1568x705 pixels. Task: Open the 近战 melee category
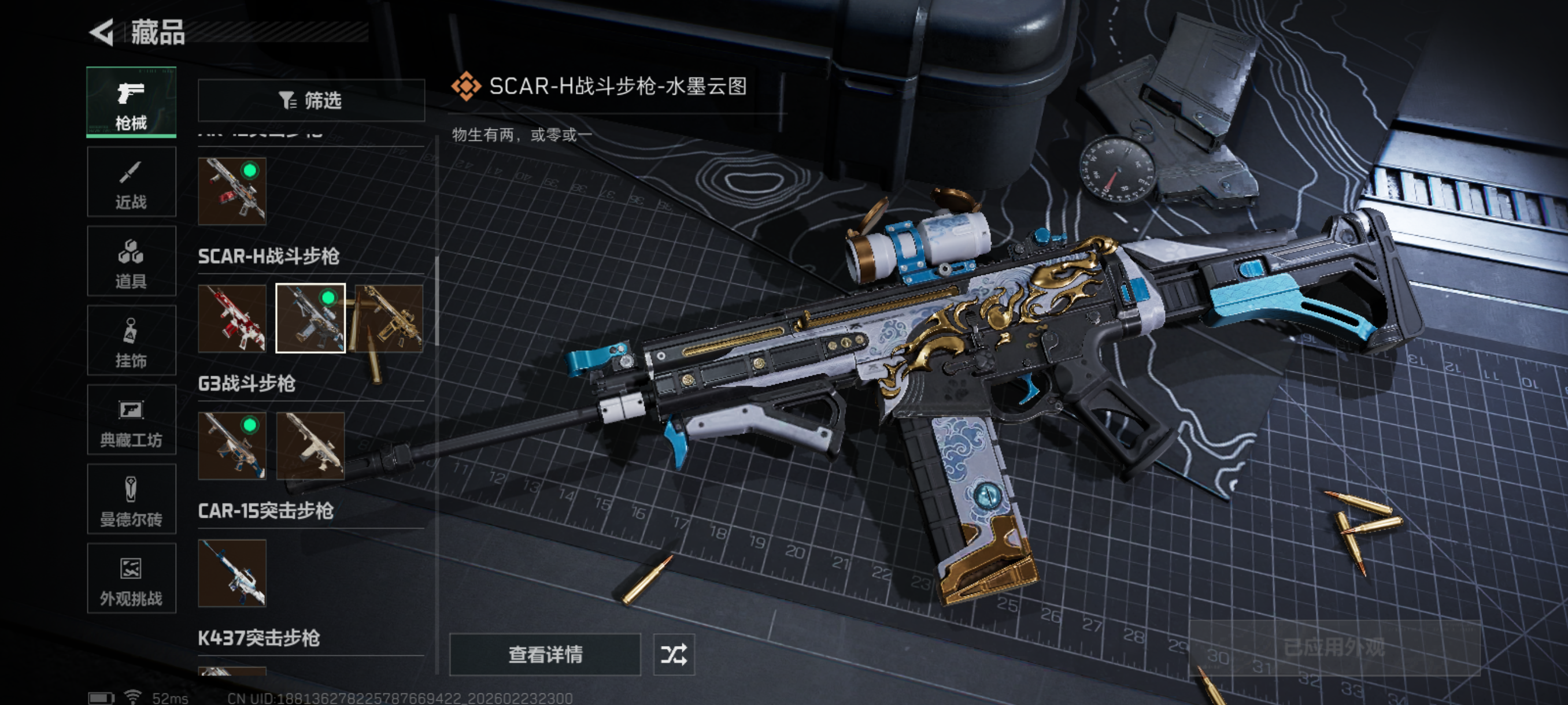click(131, 182)
